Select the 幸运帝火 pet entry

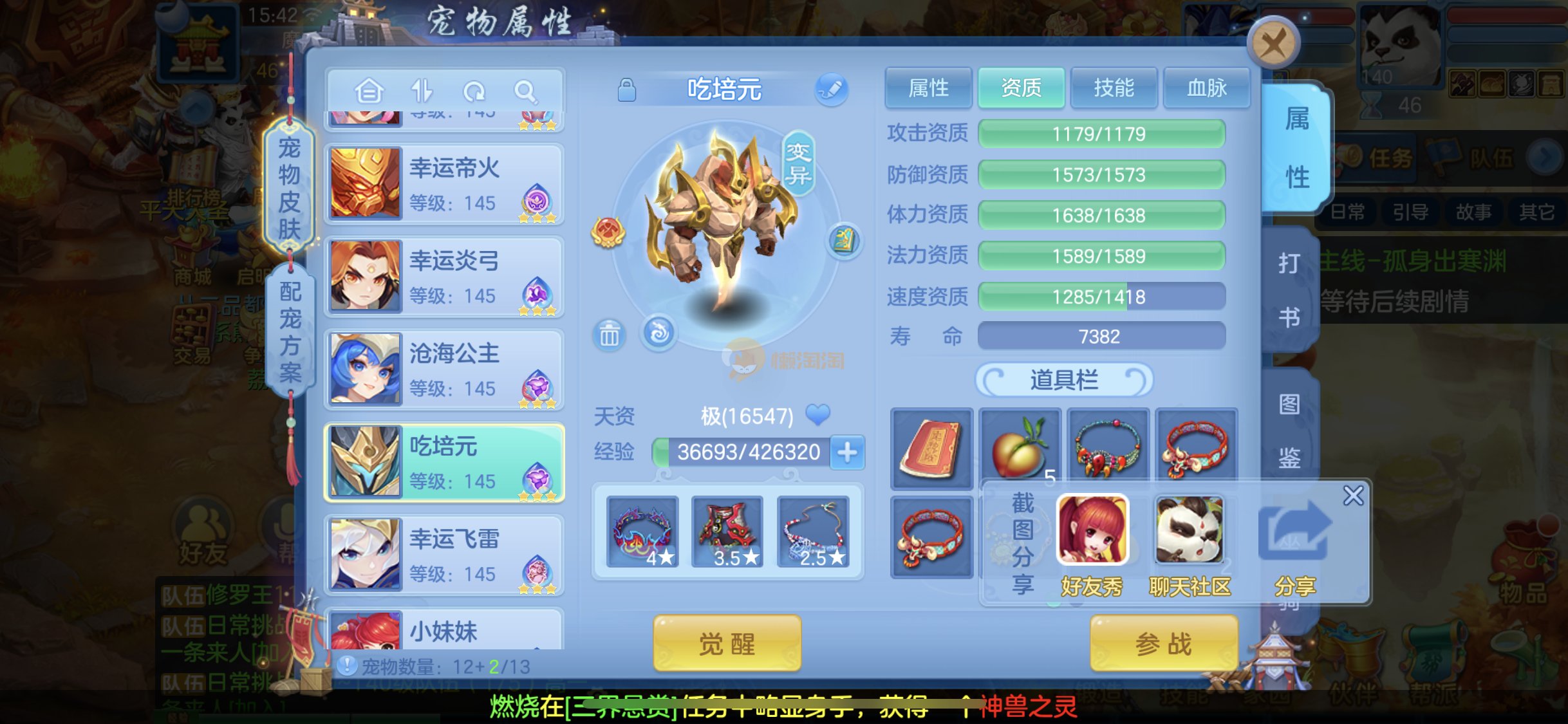click(x=444, y=184)
